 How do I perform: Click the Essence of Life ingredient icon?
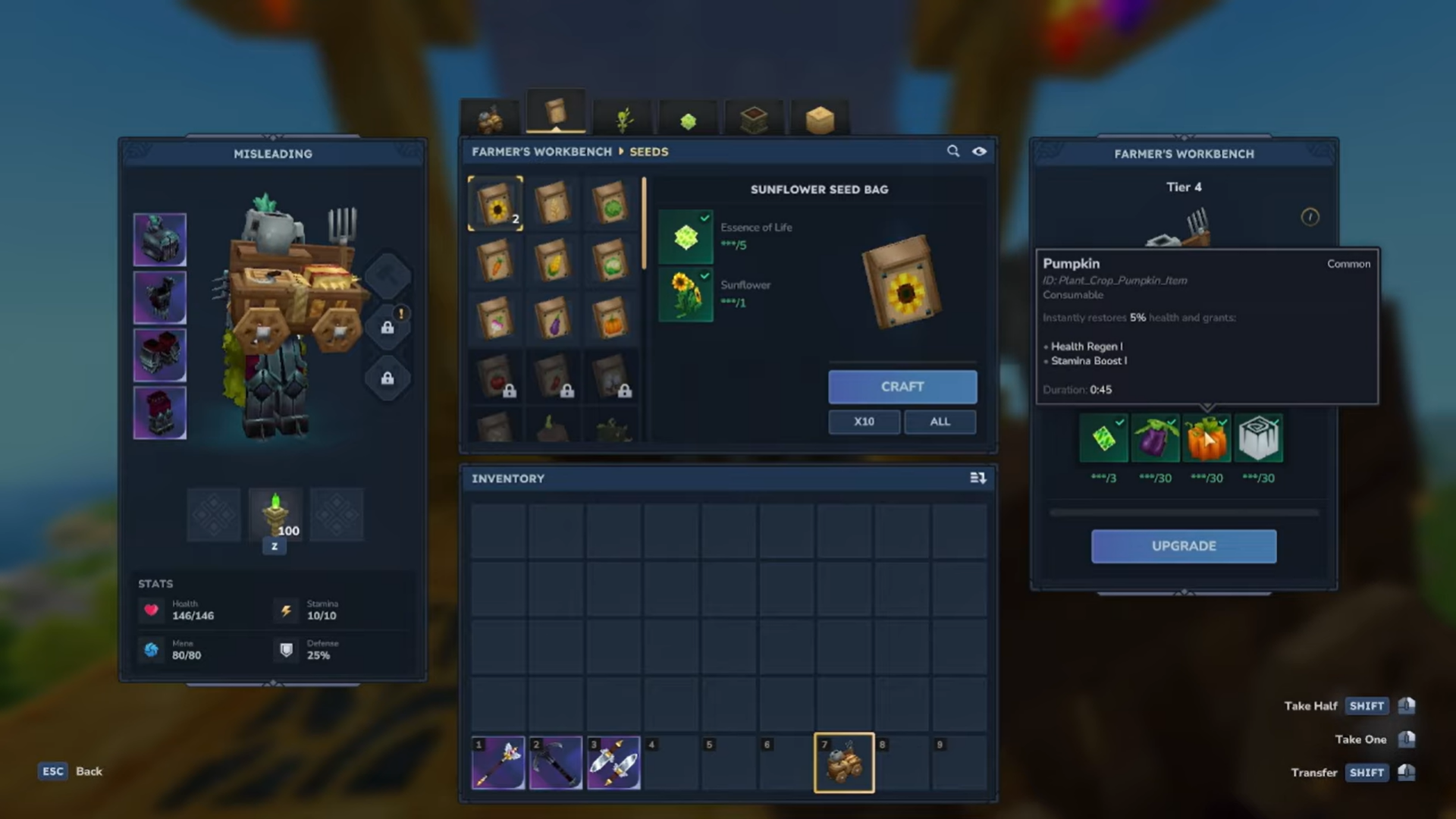tap(685, 236)
